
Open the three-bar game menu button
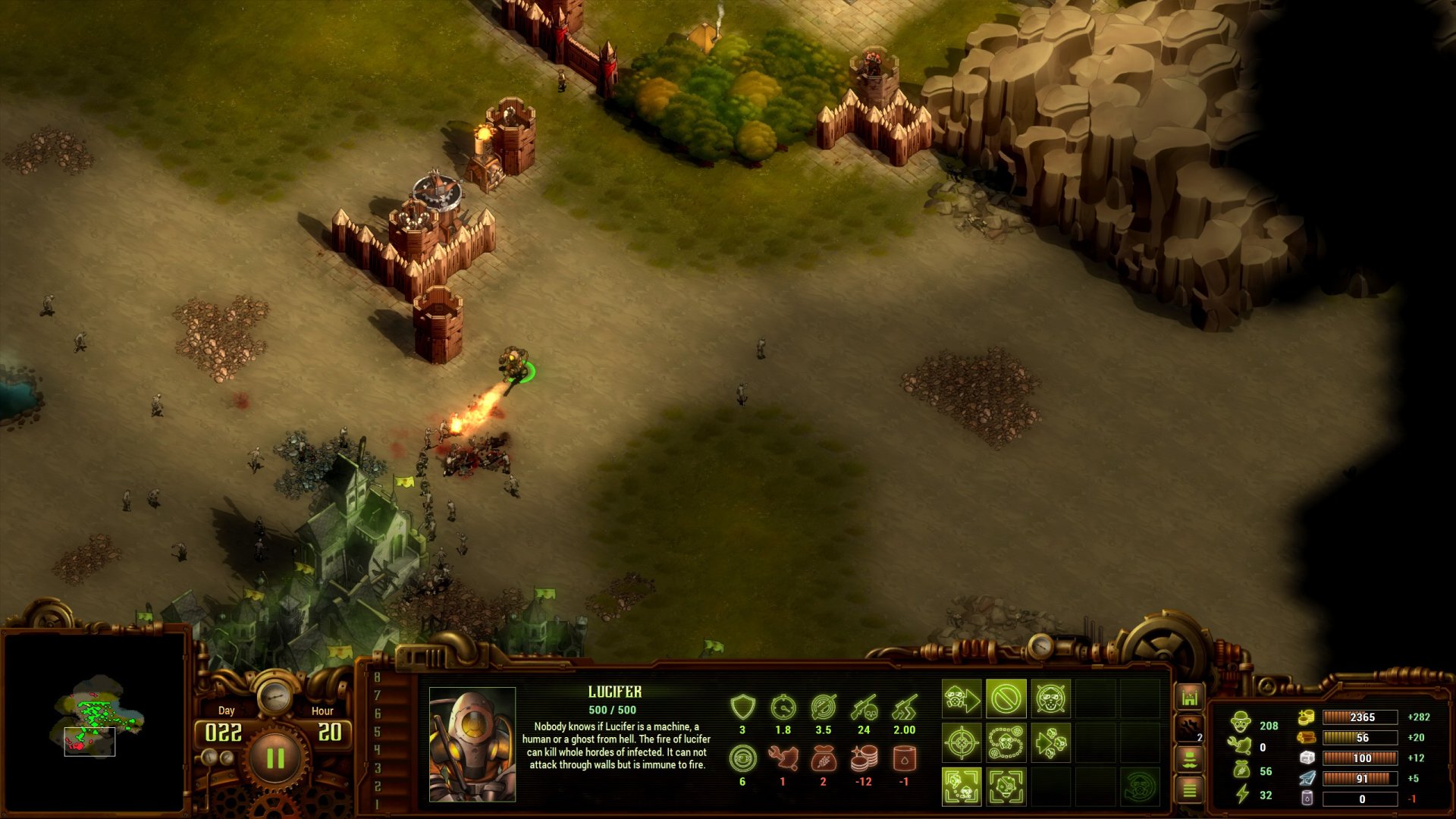pos(1189,790)
